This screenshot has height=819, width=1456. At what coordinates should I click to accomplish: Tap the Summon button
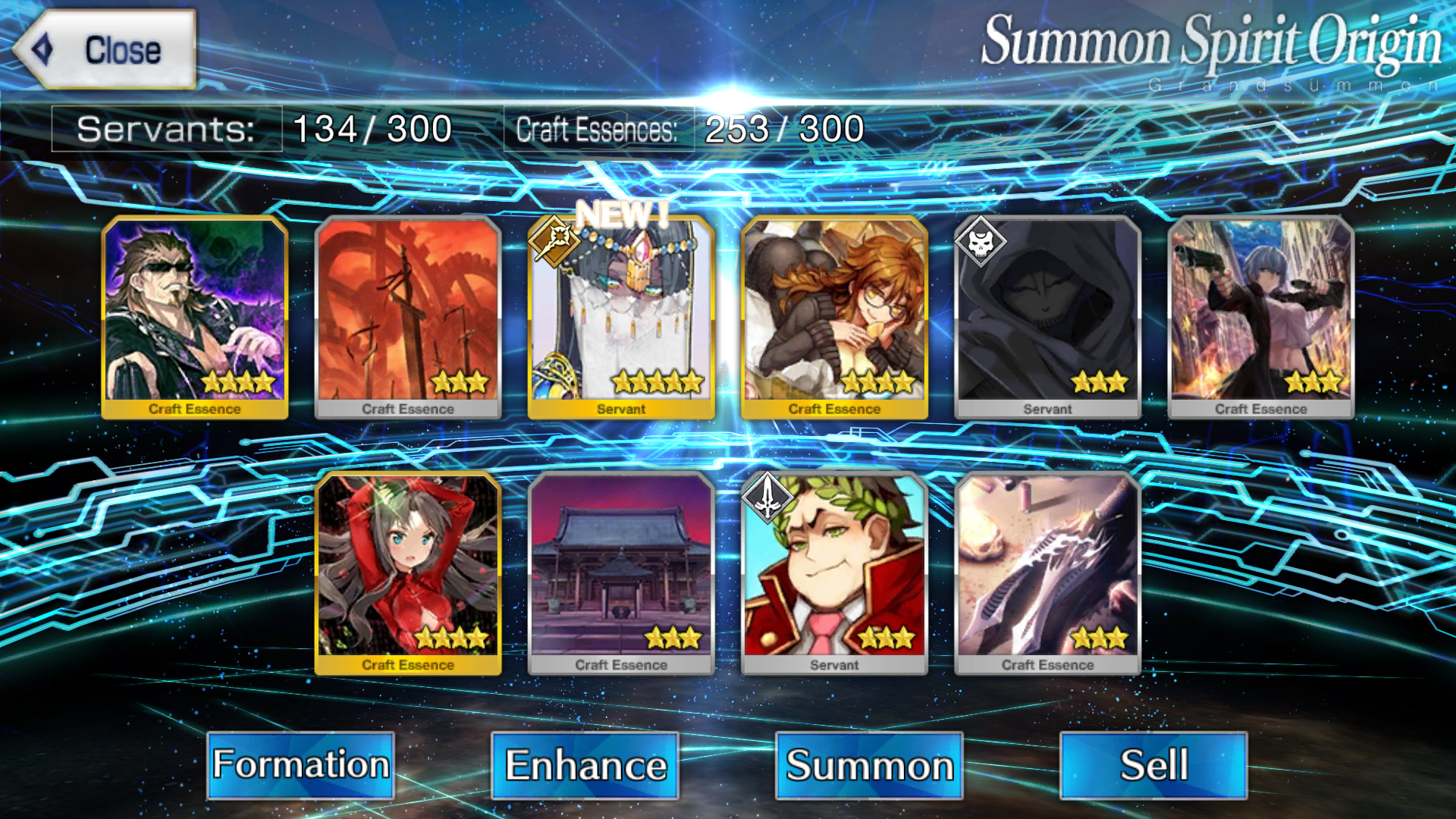click(869, 764)
